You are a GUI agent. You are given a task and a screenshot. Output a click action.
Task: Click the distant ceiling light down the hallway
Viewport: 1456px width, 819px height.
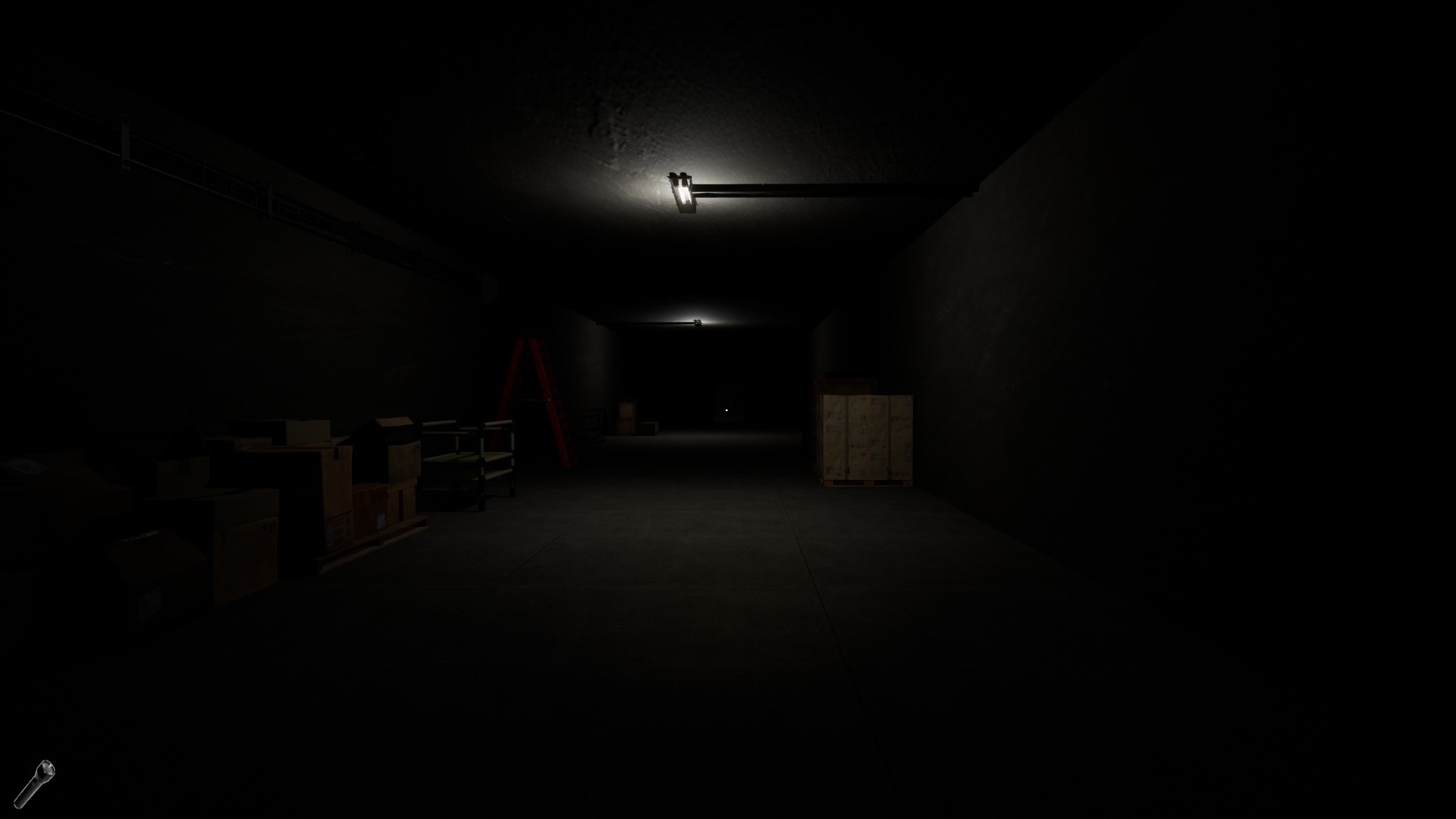pyautogui.click(x=699, y=321)
